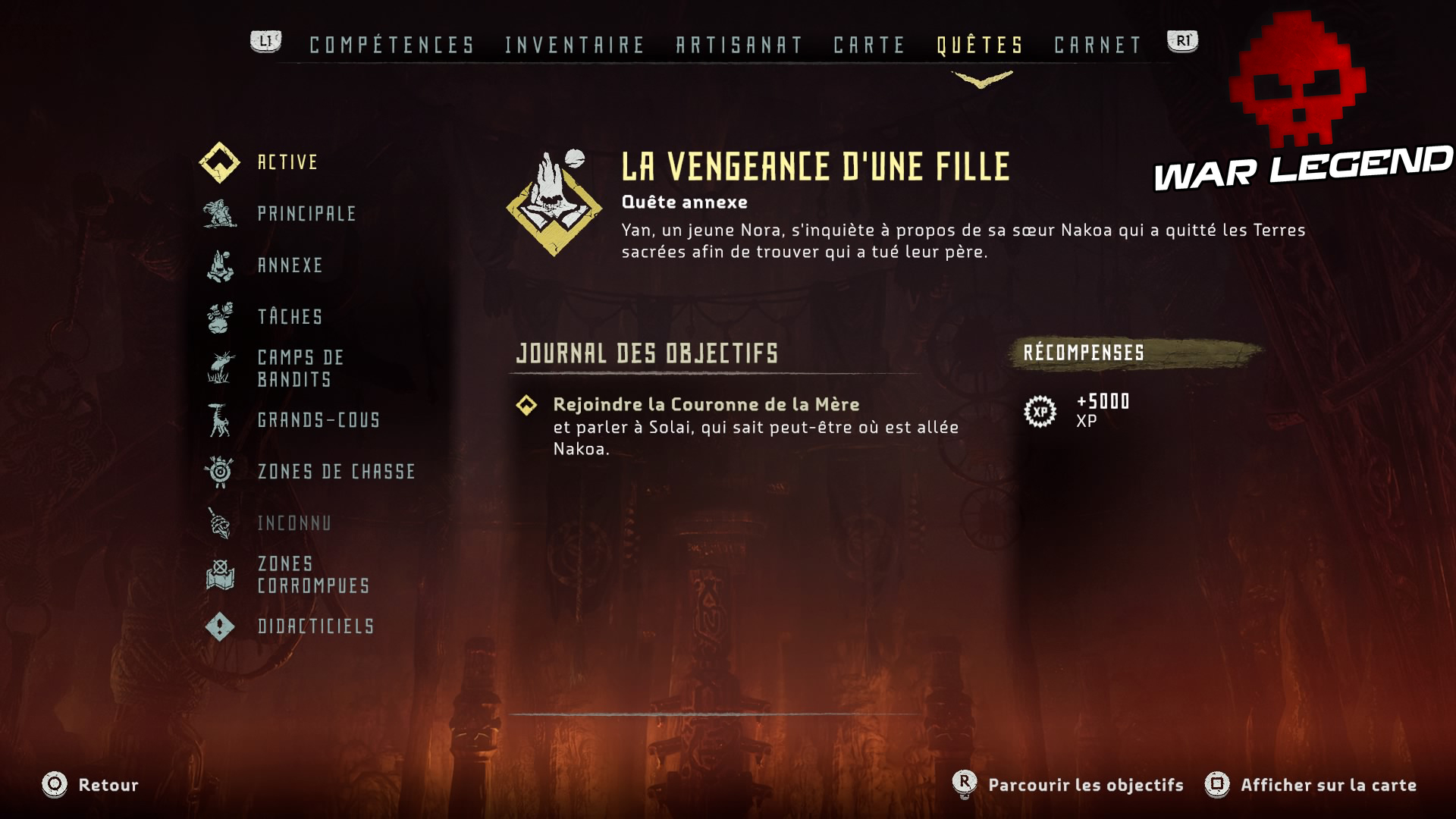Expand the chevron beneath the Quêtes tab

(982, 77)
